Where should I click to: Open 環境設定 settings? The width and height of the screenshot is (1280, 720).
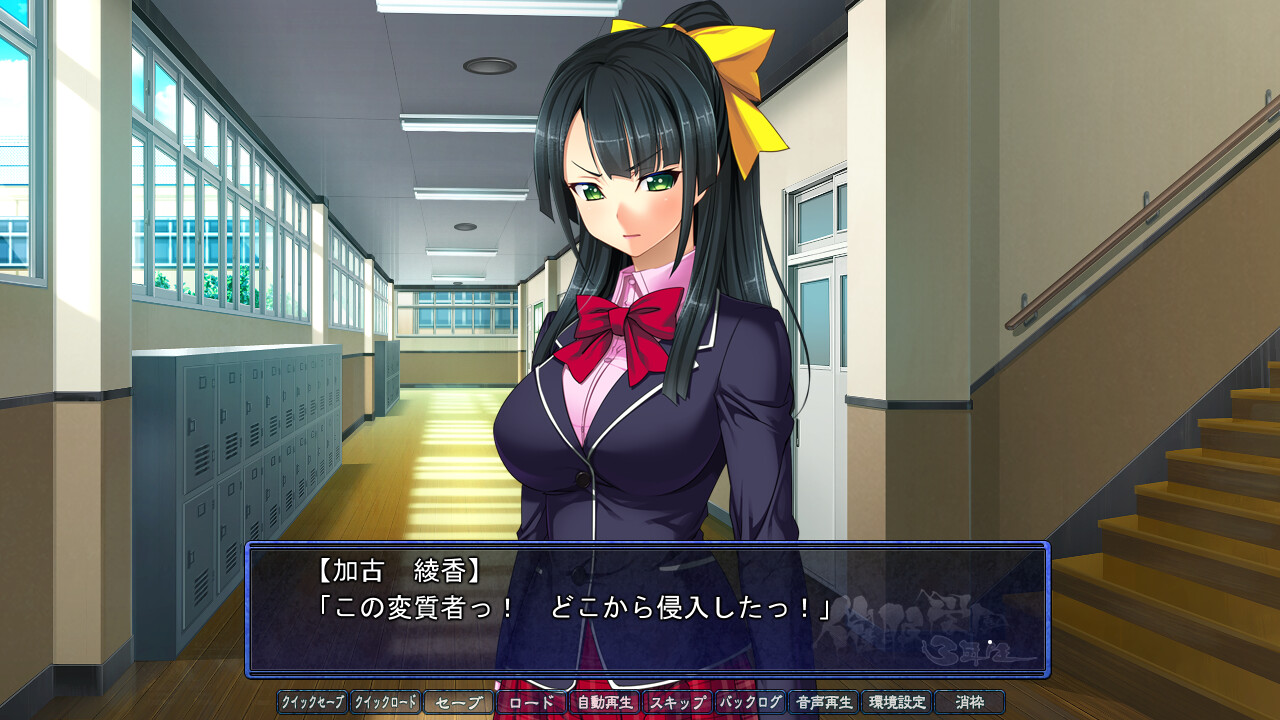pyautogui.click(x=897, y=702)
